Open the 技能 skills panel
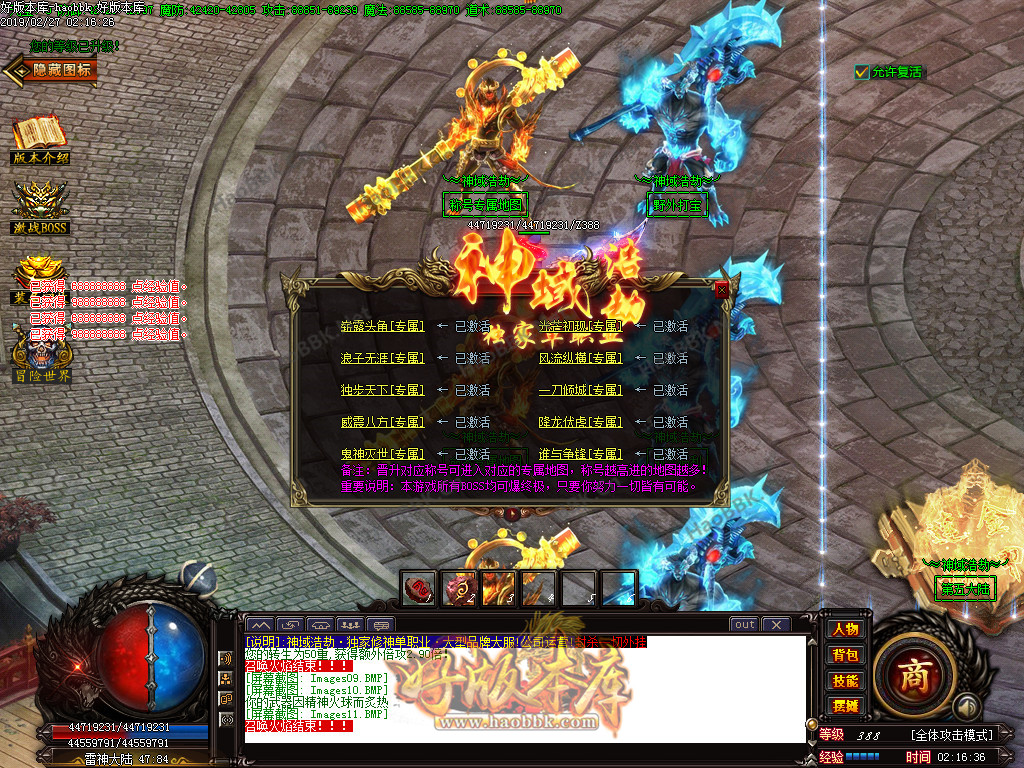 pyautogui.click(x=845, y=681)
